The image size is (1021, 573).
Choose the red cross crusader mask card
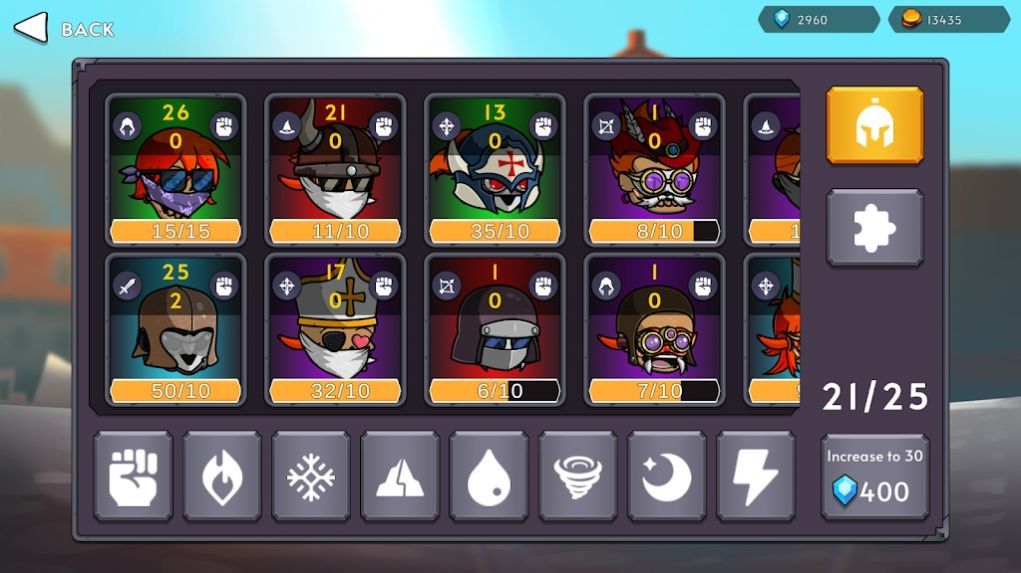[495, 170]
